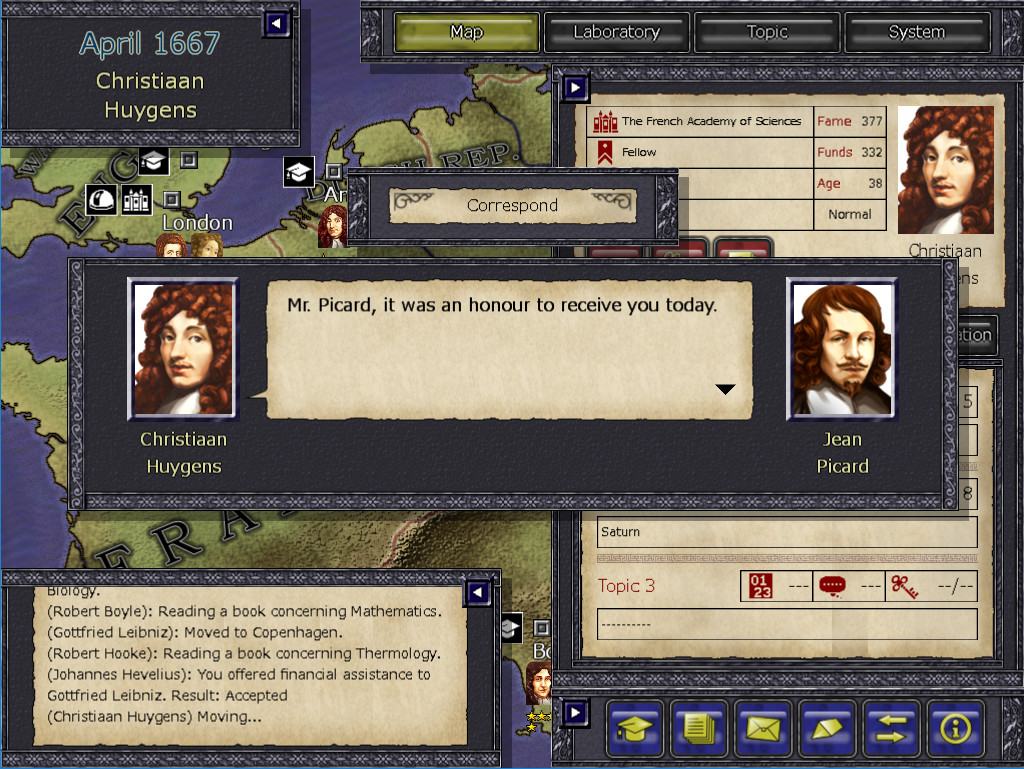Screen dimensions: 1024x769
Task: Open the information toolbar button
Action: [955, 728]
